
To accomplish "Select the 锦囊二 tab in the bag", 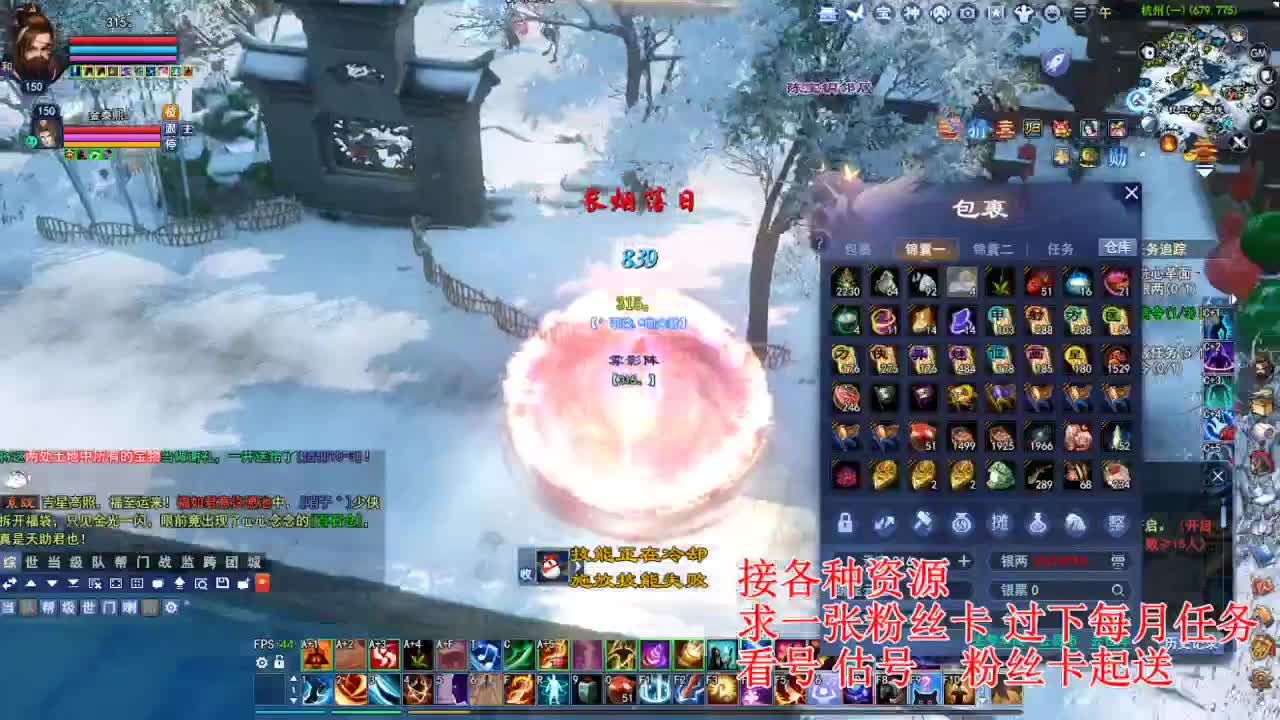I will [x=990, y=249].
